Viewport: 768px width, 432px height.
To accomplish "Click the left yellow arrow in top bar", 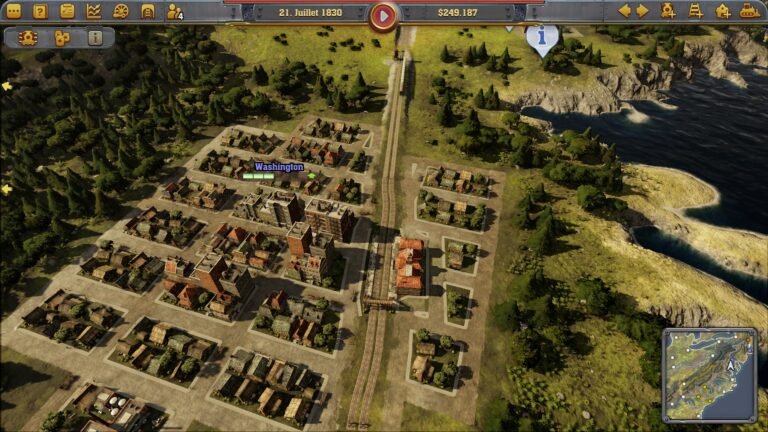I will (x=624, y=11).
